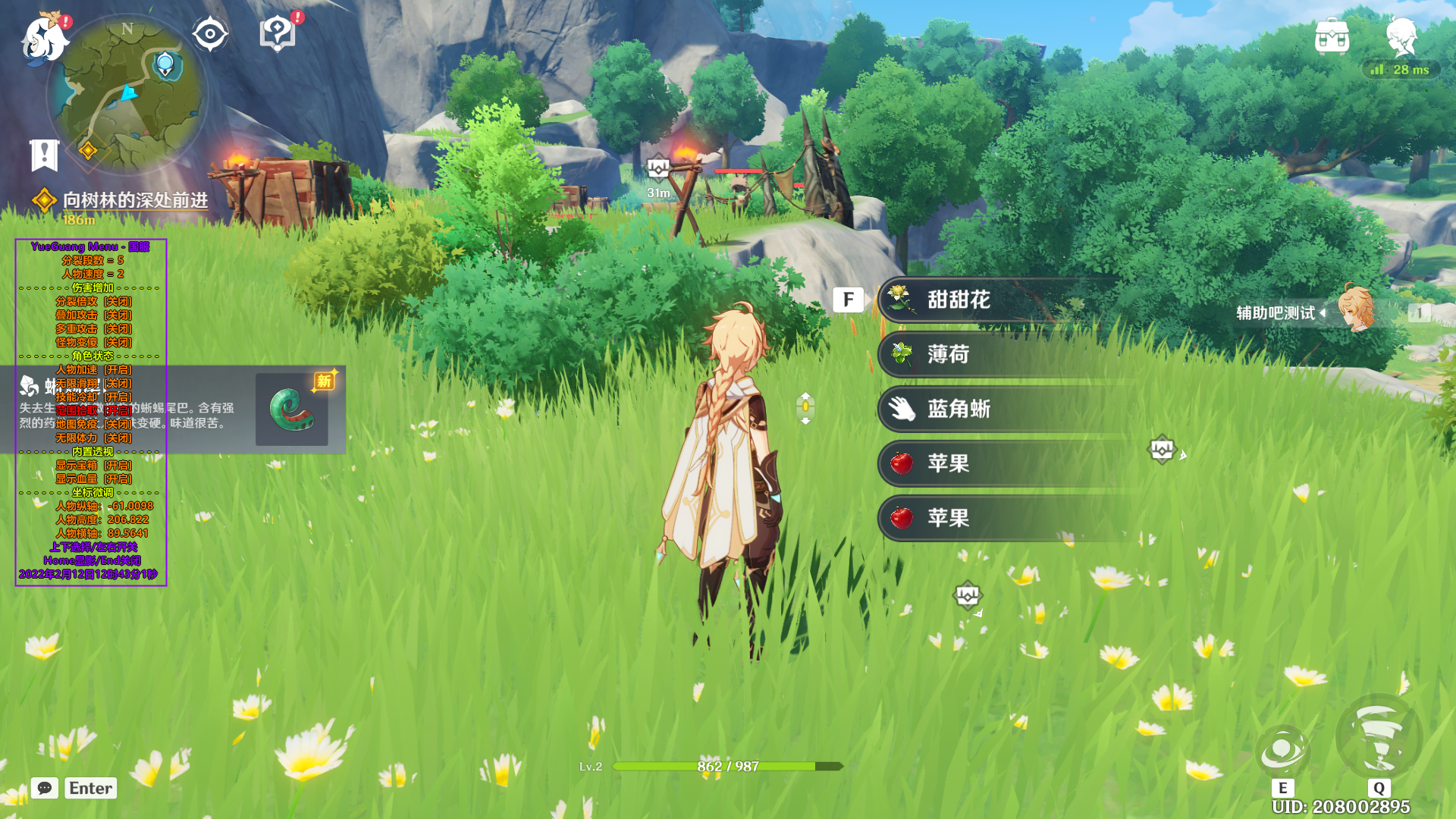Screen dimensions: 1456x819
Task: Open the Paimon menu icon
Action: (x=44, y=39)
